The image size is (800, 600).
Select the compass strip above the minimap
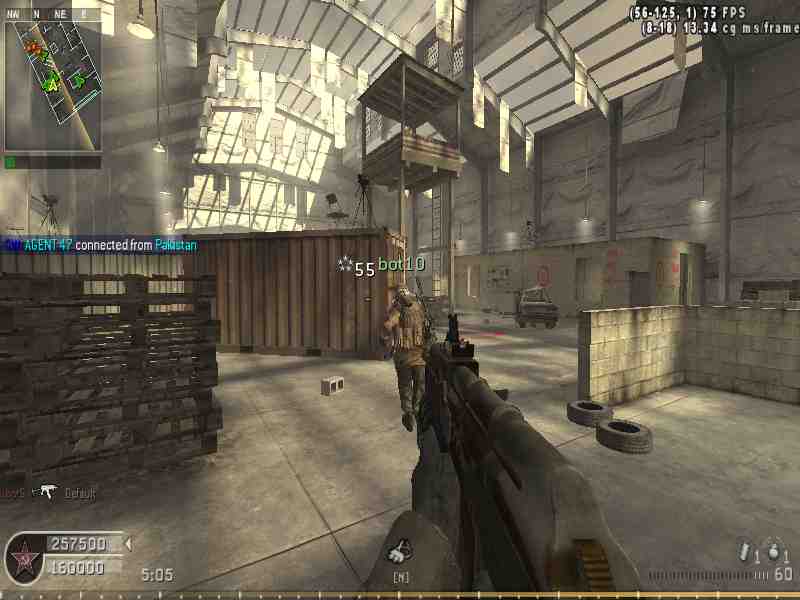tap(52, 14)
